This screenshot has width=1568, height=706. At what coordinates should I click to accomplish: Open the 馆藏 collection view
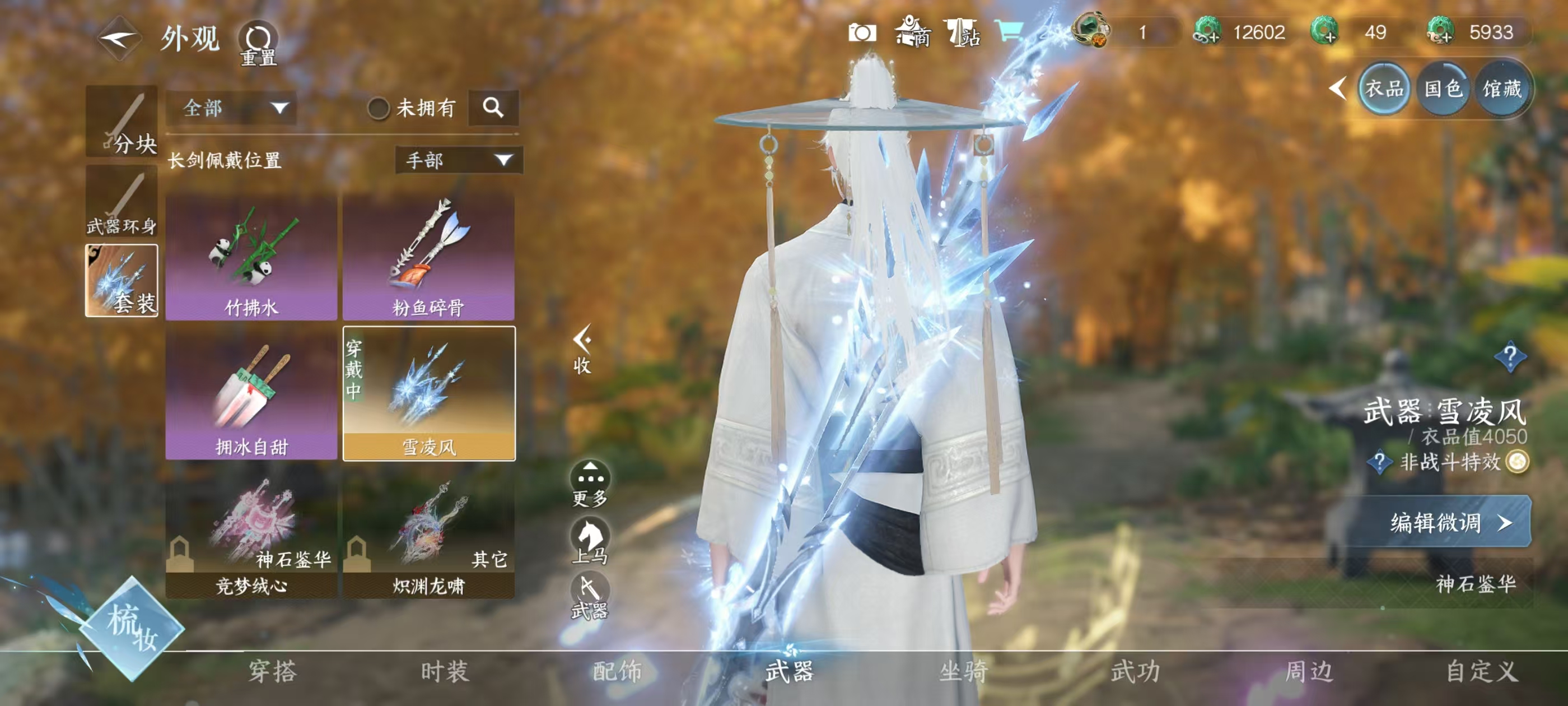1502,89
